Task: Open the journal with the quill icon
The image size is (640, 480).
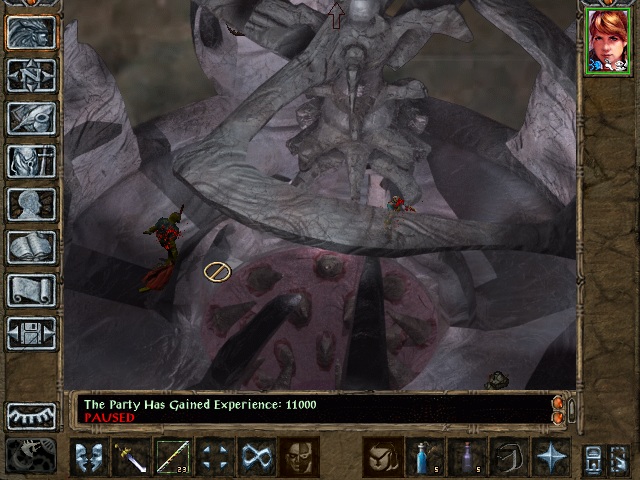Action: [31, 118]
